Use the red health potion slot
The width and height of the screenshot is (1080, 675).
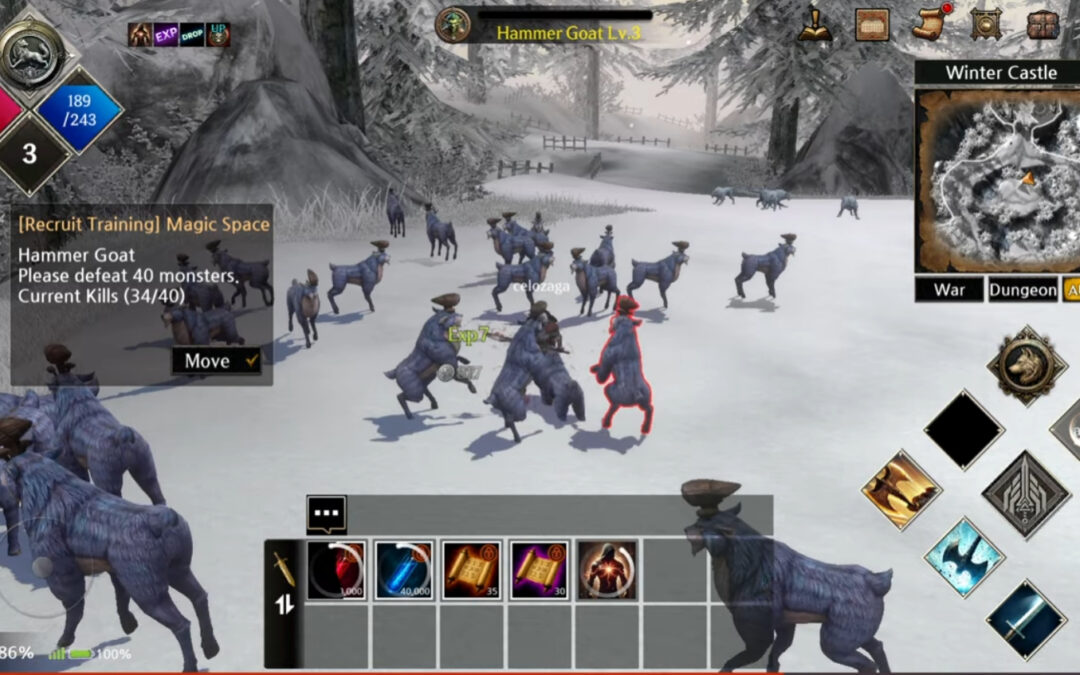336,570
